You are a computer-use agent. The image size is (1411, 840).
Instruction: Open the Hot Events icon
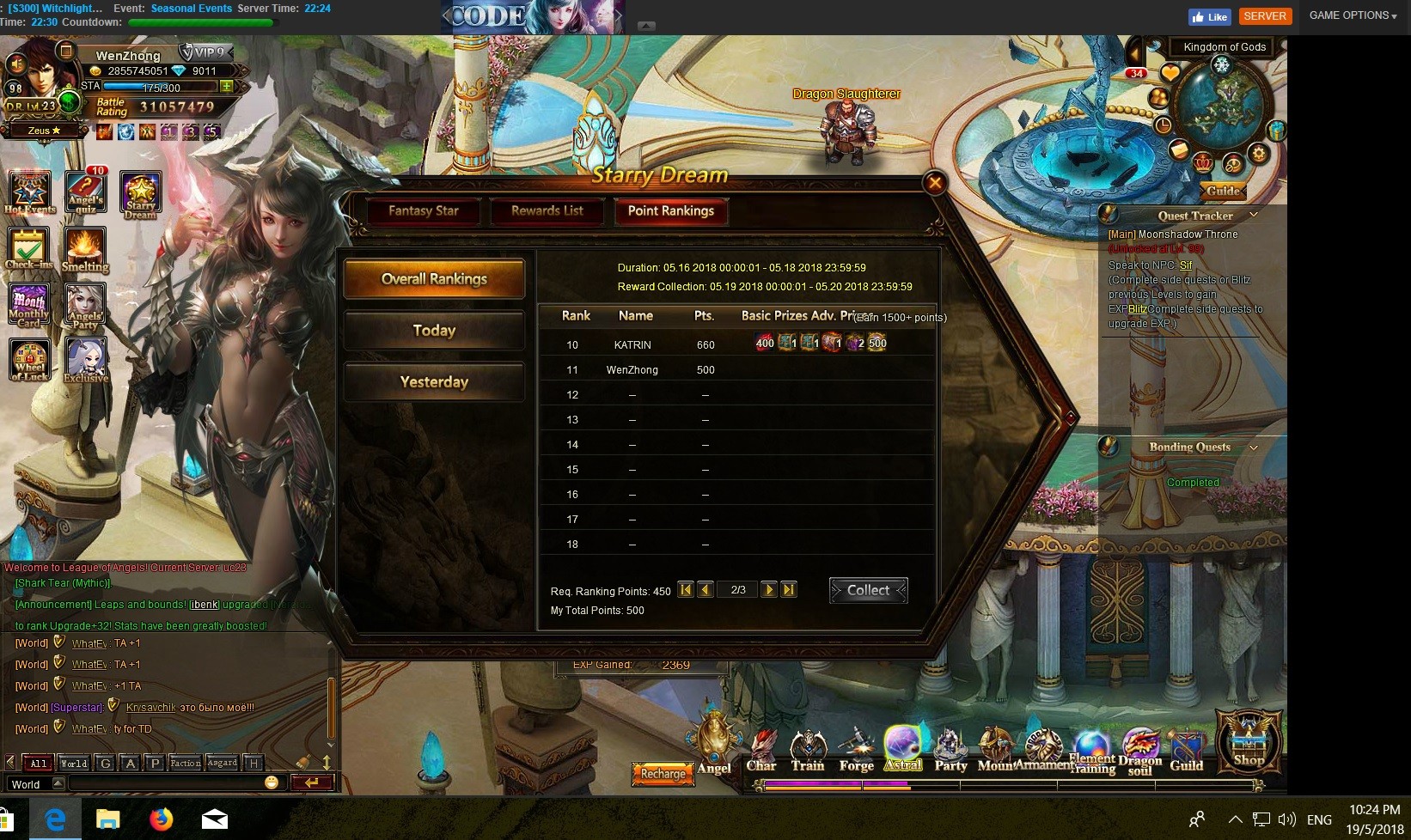click(29, 192)
